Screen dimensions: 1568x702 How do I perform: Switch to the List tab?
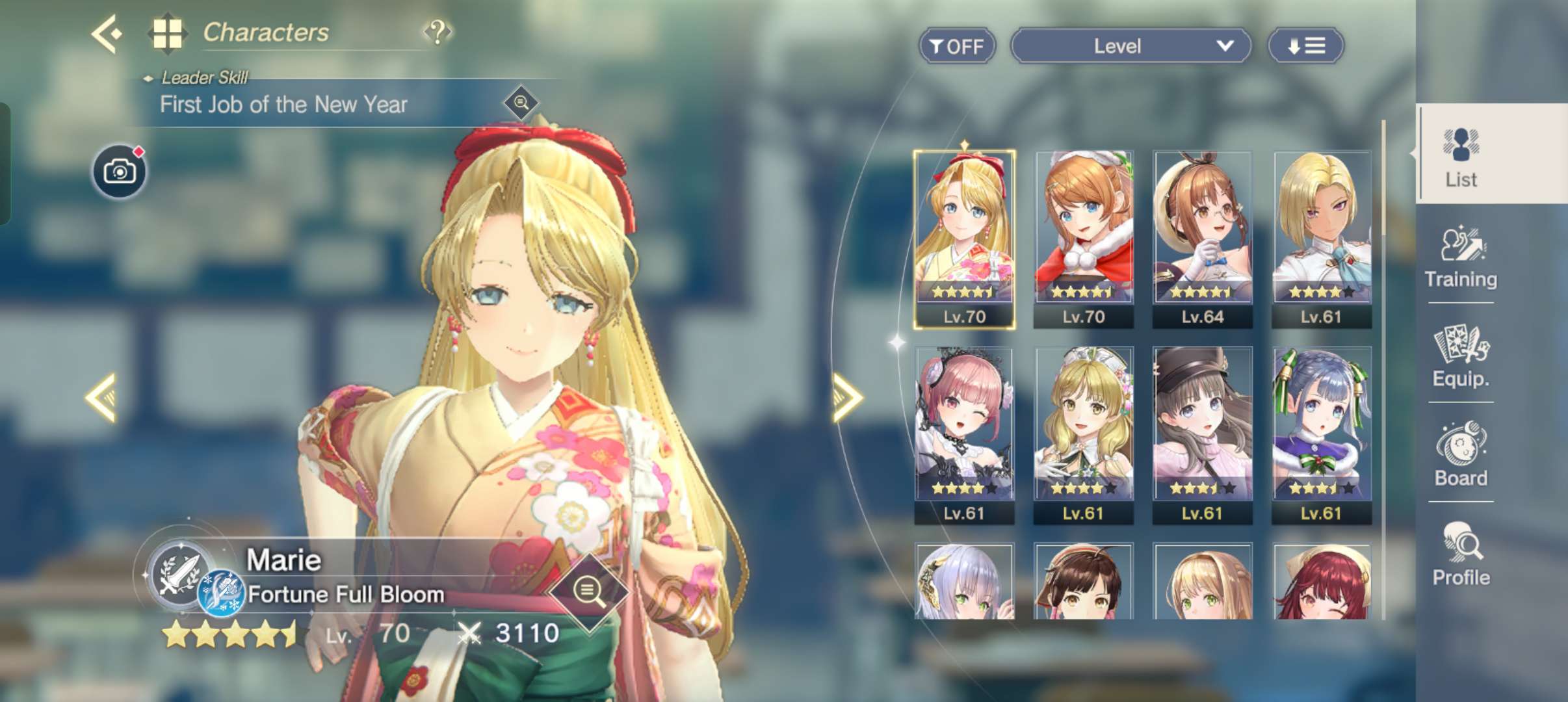(x=1461, y=156)
